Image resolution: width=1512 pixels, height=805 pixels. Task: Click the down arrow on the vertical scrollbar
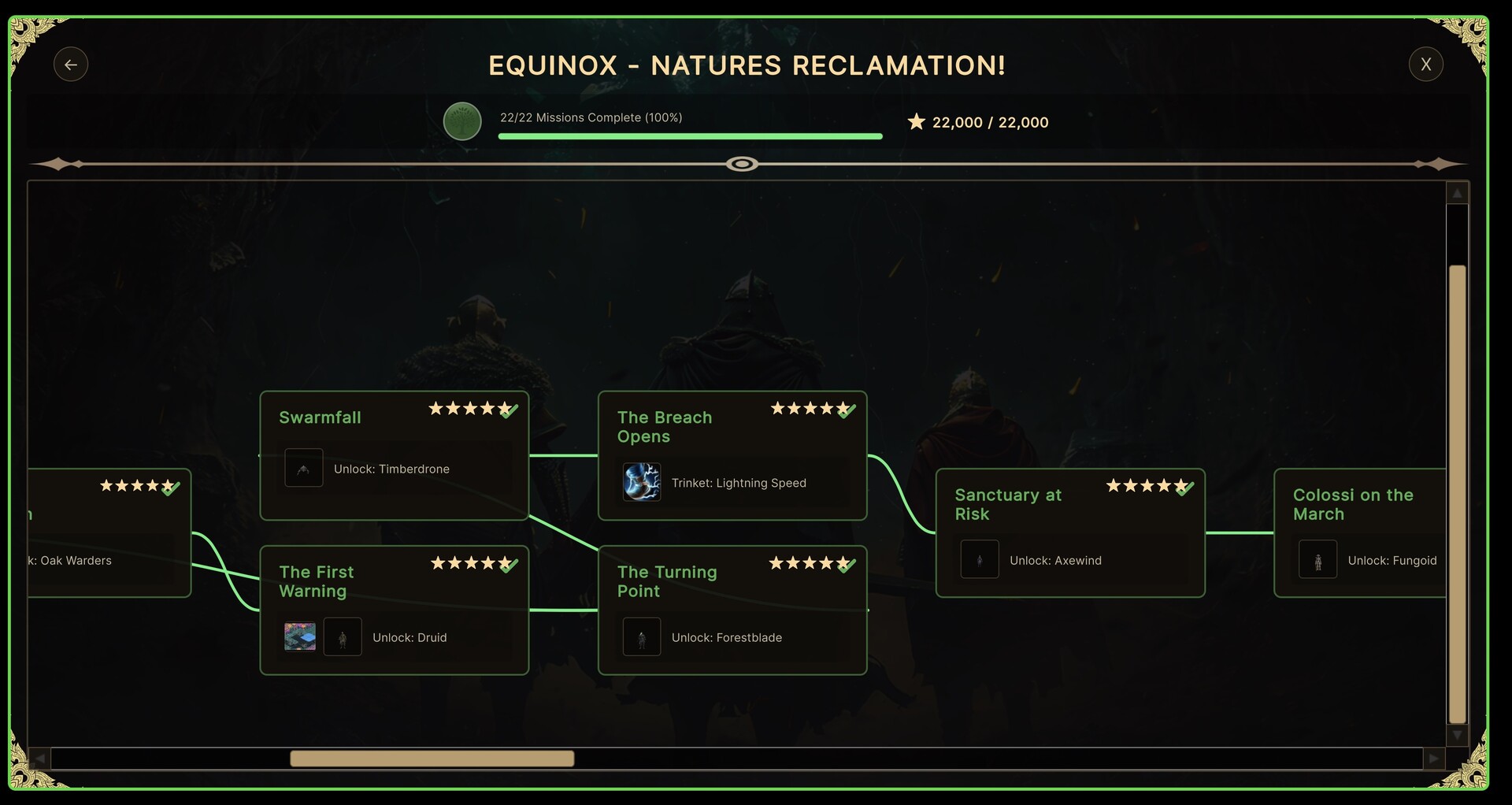click(x=1458, y=736)
